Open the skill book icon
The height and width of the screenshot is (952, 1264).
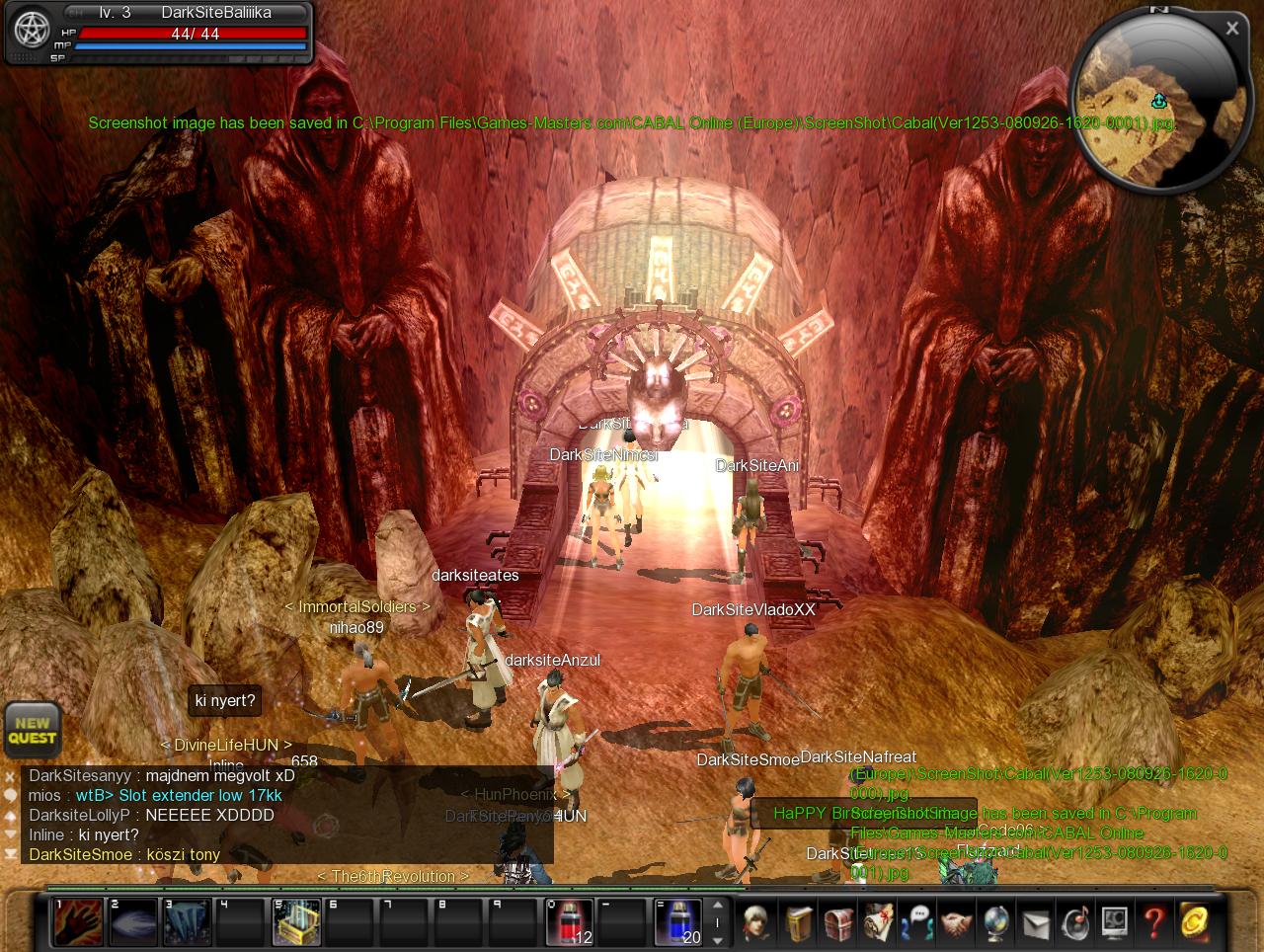(799, 922)
